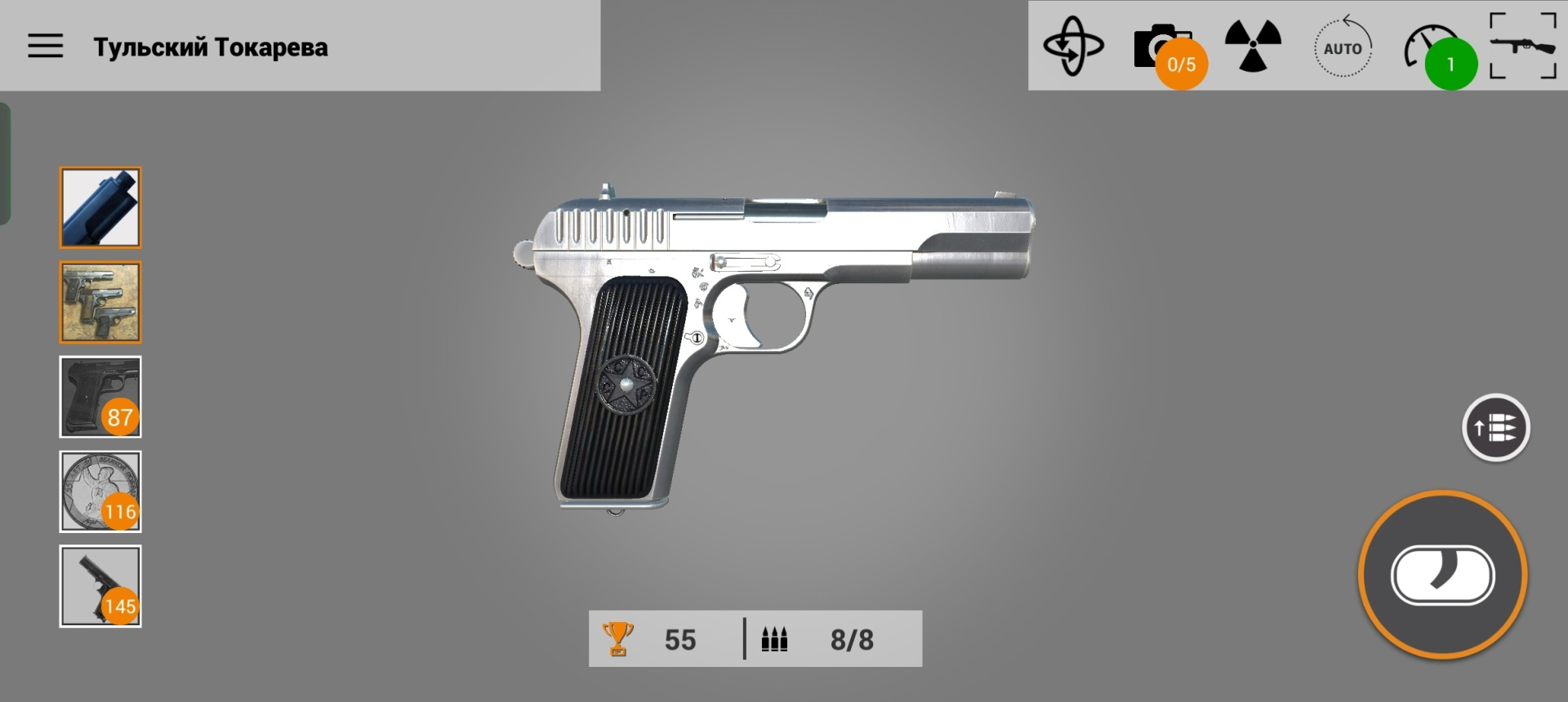Activate the radiation X-ray mode icon

click(1253, 46)
